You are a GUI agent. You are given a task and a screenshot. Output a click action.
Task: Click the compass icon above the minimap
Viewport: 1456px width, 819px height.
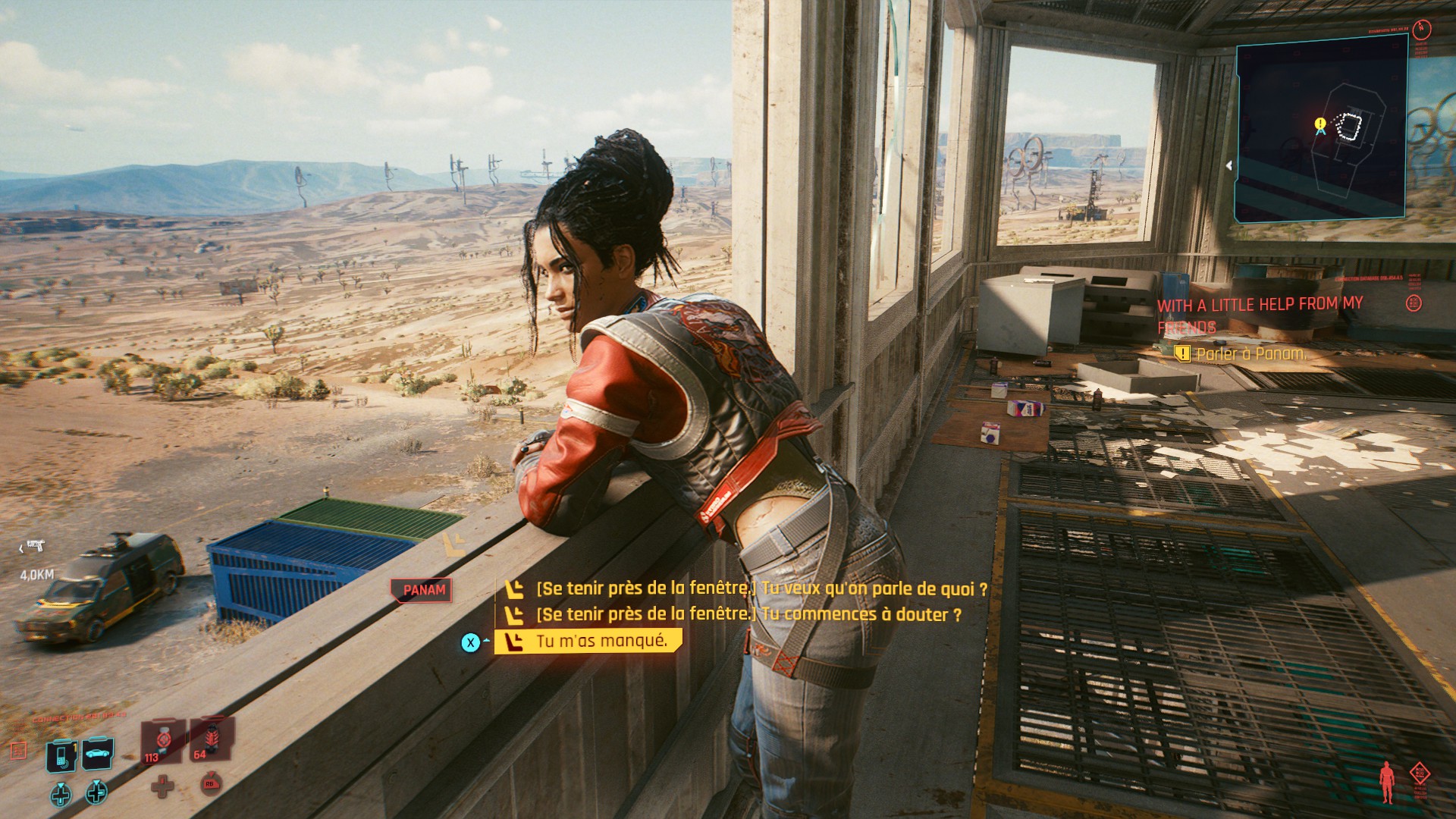click(x=1421, y=30)
